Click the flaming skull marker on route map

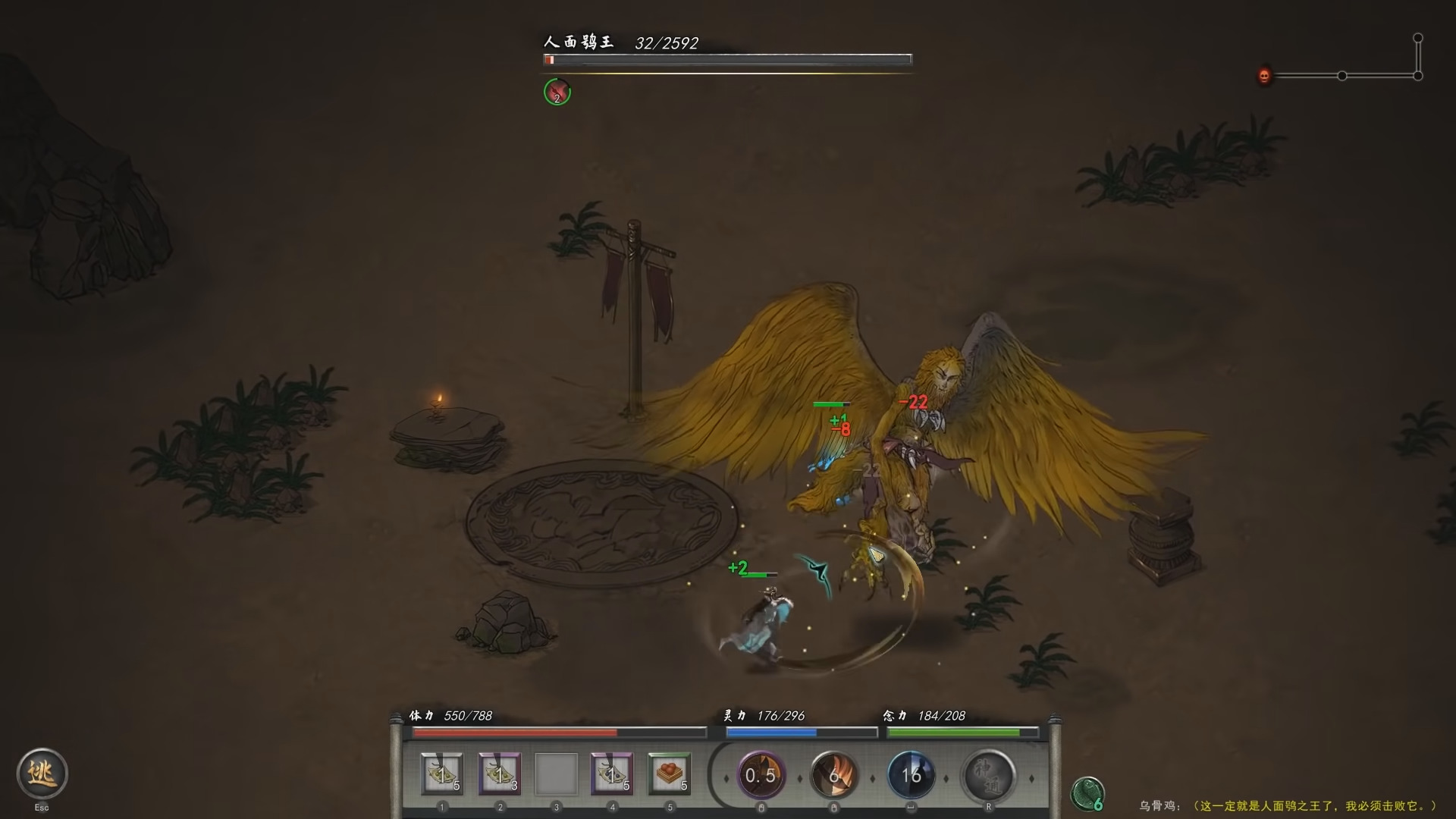pyautogui.click(x=1263, y=76)
